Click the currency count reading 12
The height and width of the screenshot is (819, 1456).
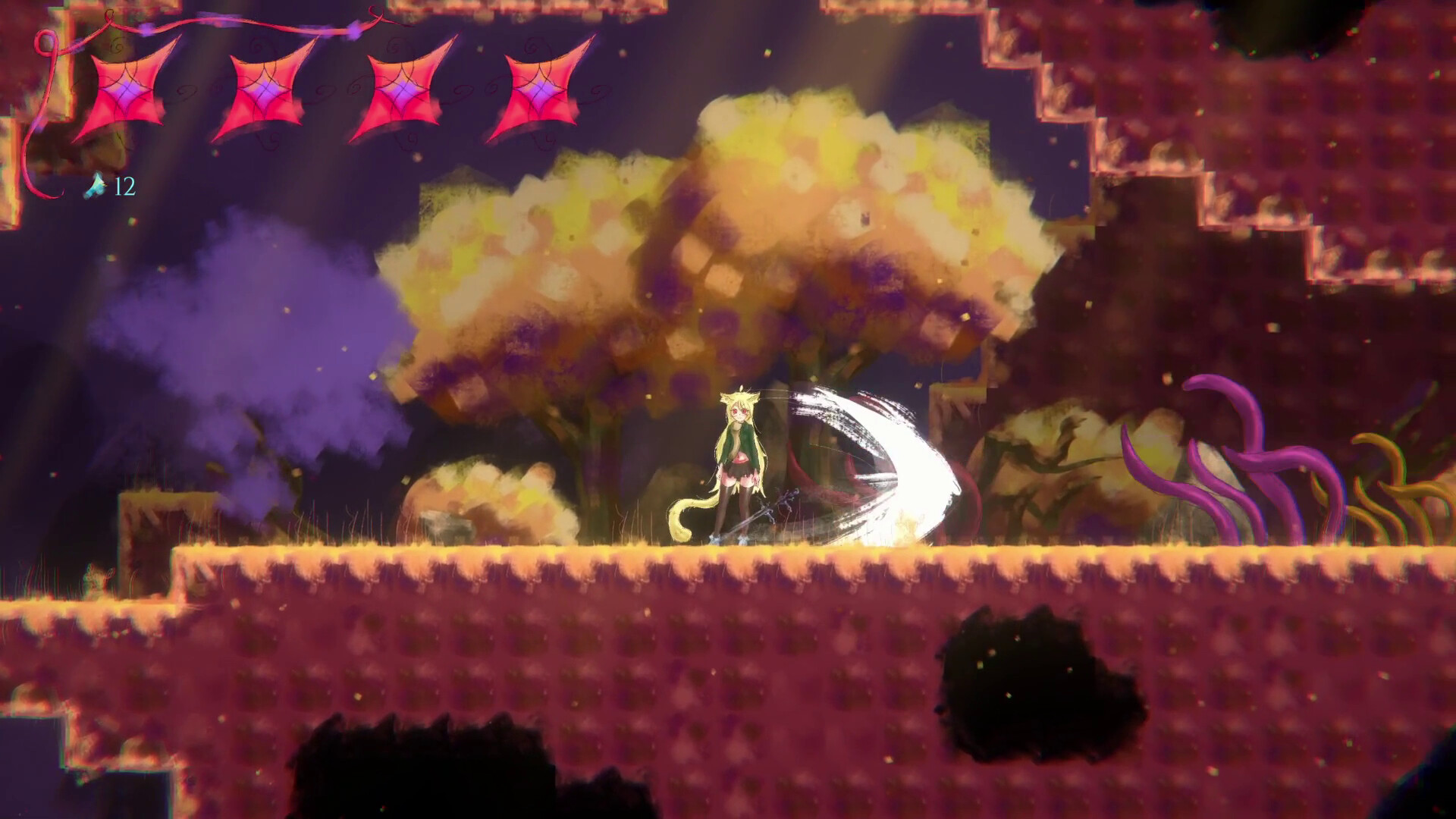point(124,184)
